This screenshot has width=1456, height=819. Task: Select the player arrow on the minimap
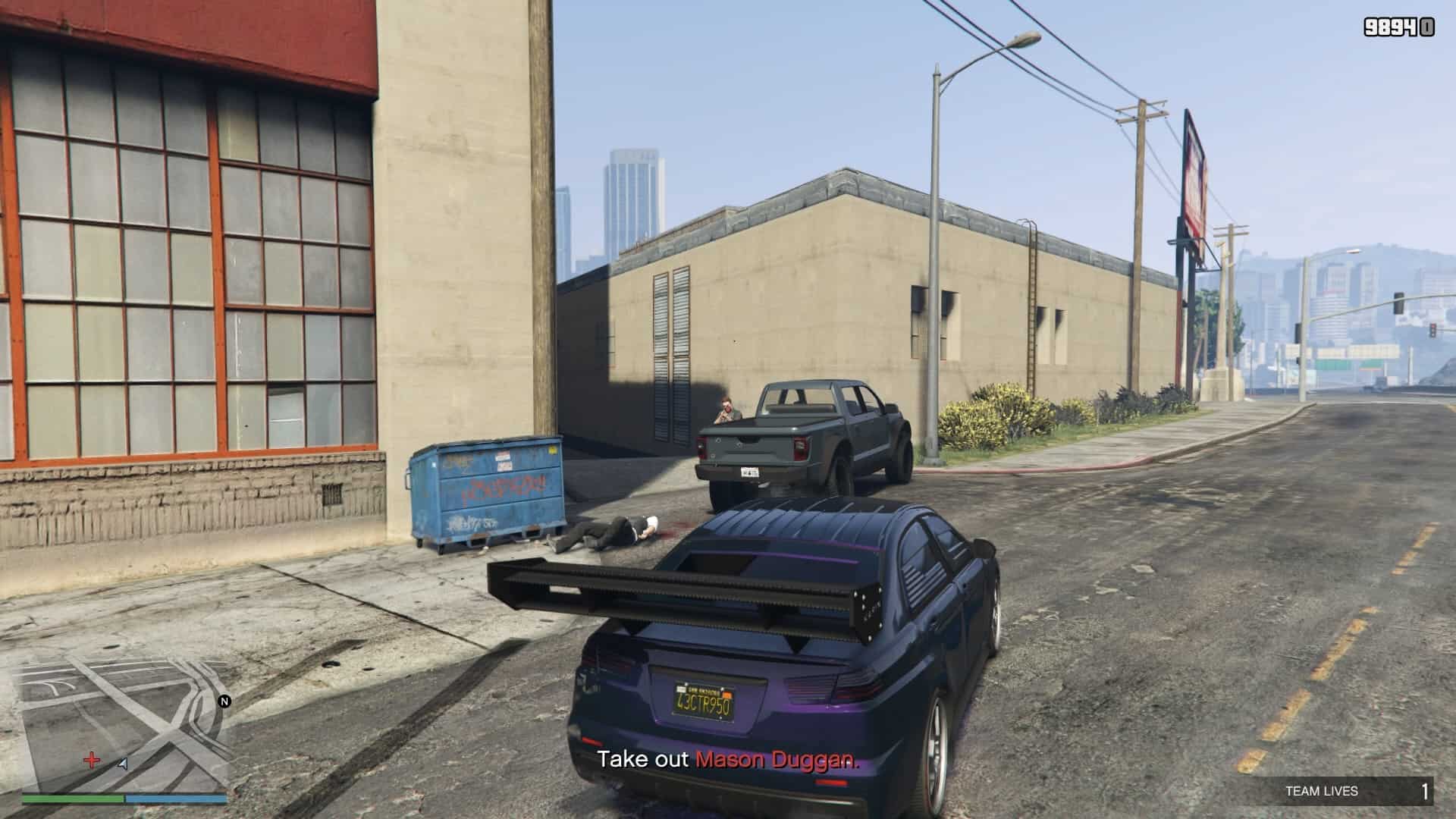[x=123, y=764]
